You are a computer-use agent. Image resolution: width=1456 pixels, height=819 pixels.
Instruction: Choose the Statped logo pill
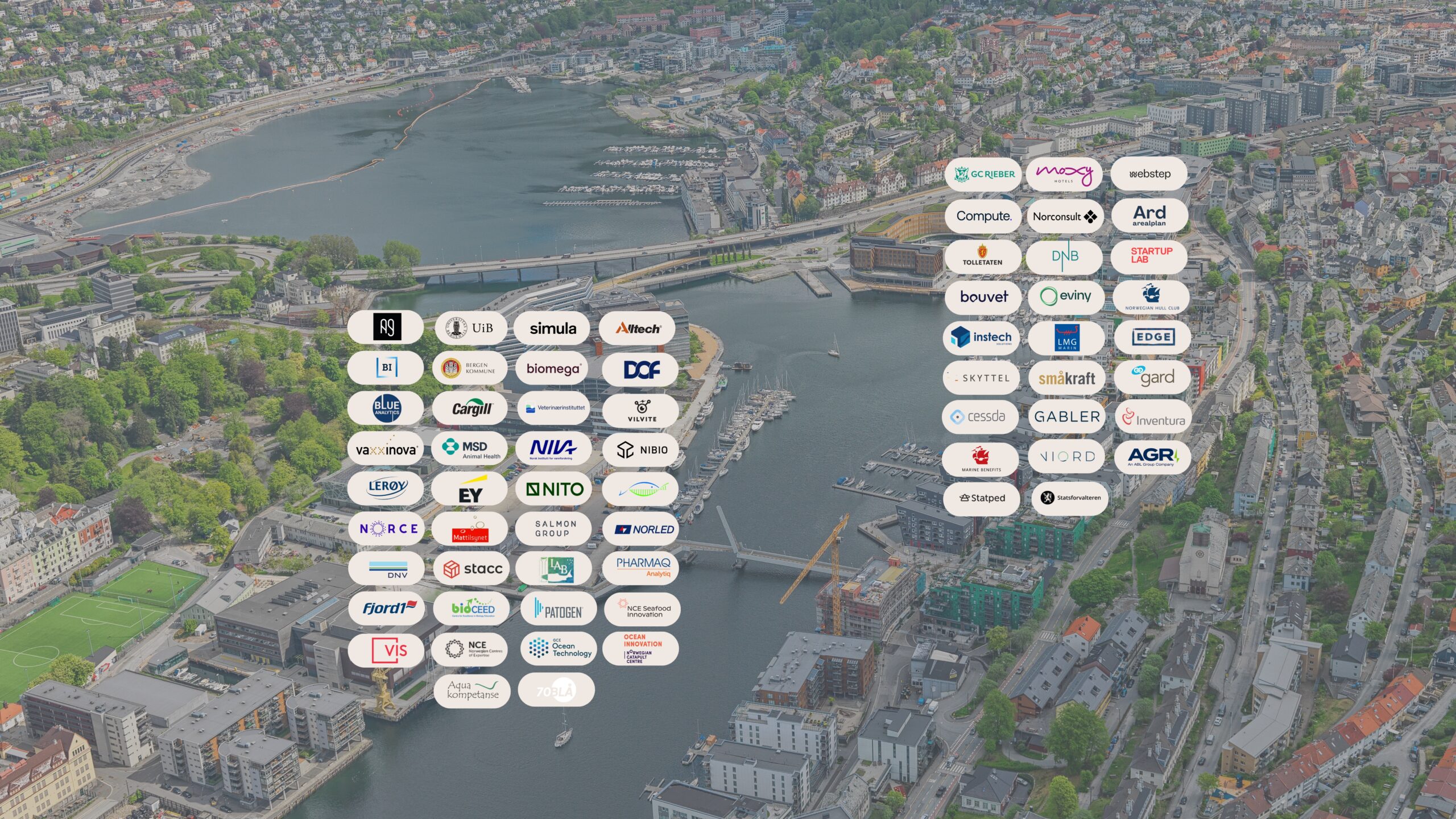click(982, 498)
